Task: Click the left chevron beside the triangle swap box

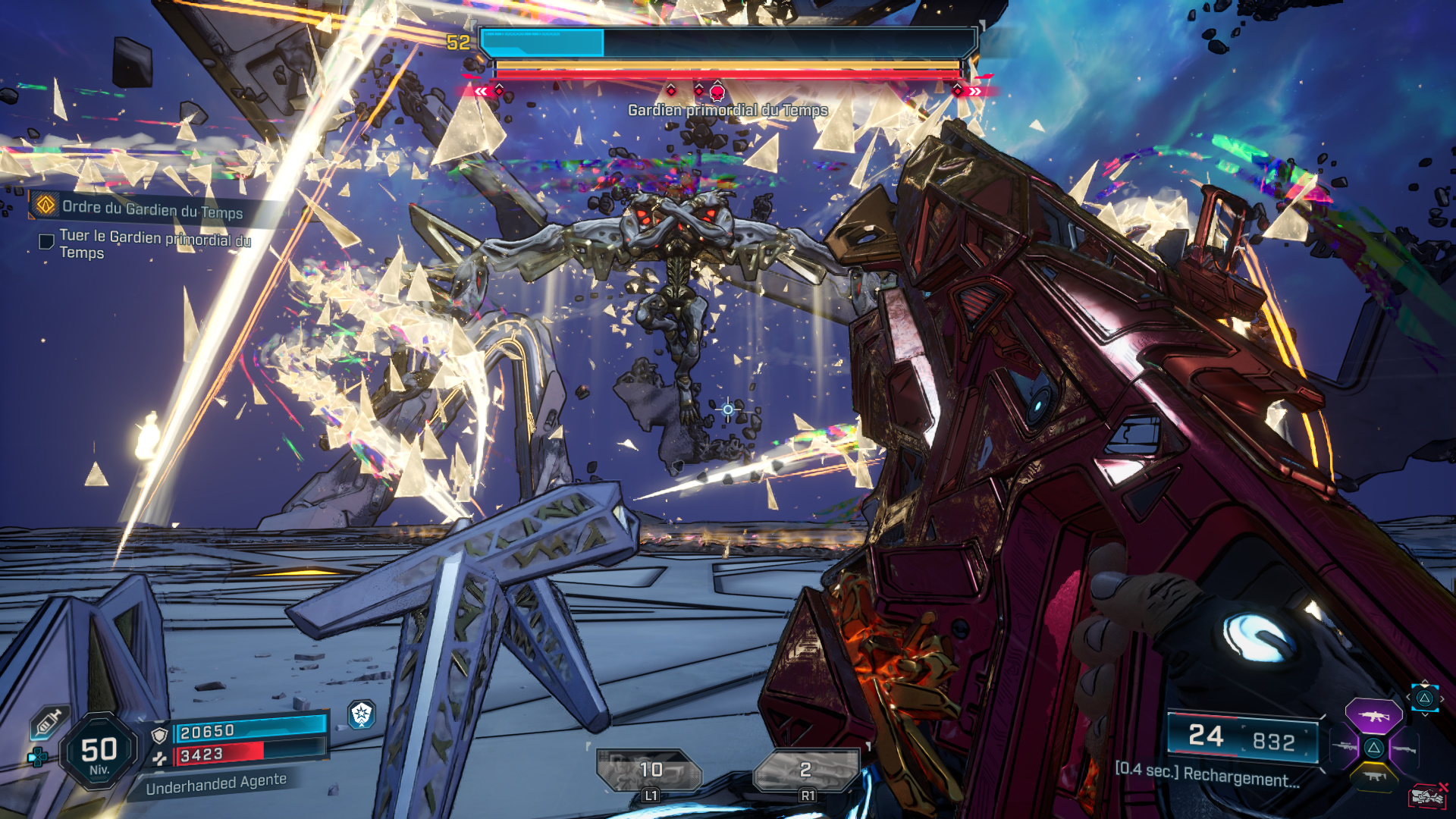Action: (x=1409, y=696)
